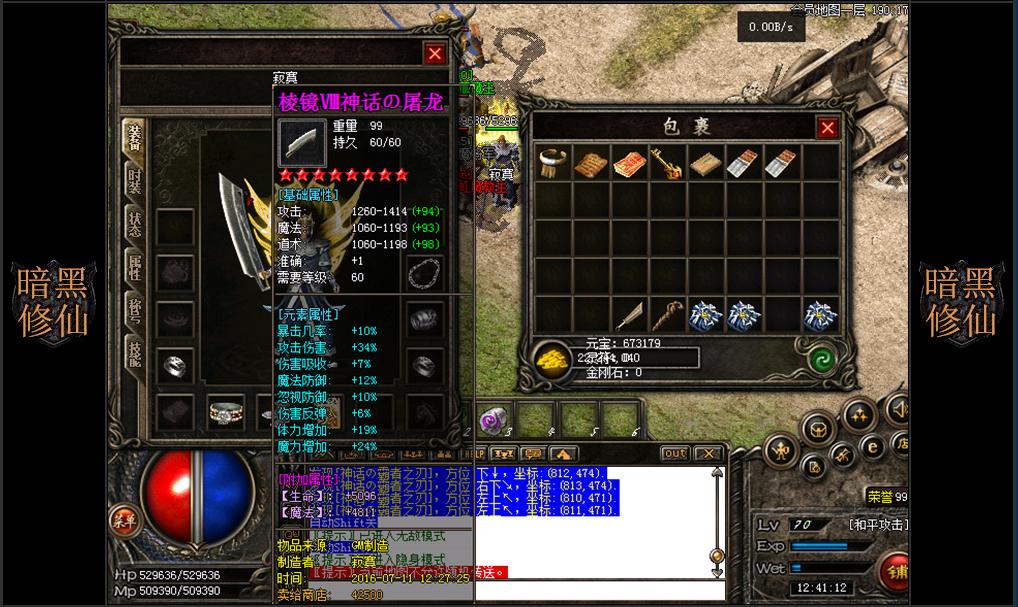Use the purple swirl item on hotbar
1018x607 pixels.
tap(492, 419)
